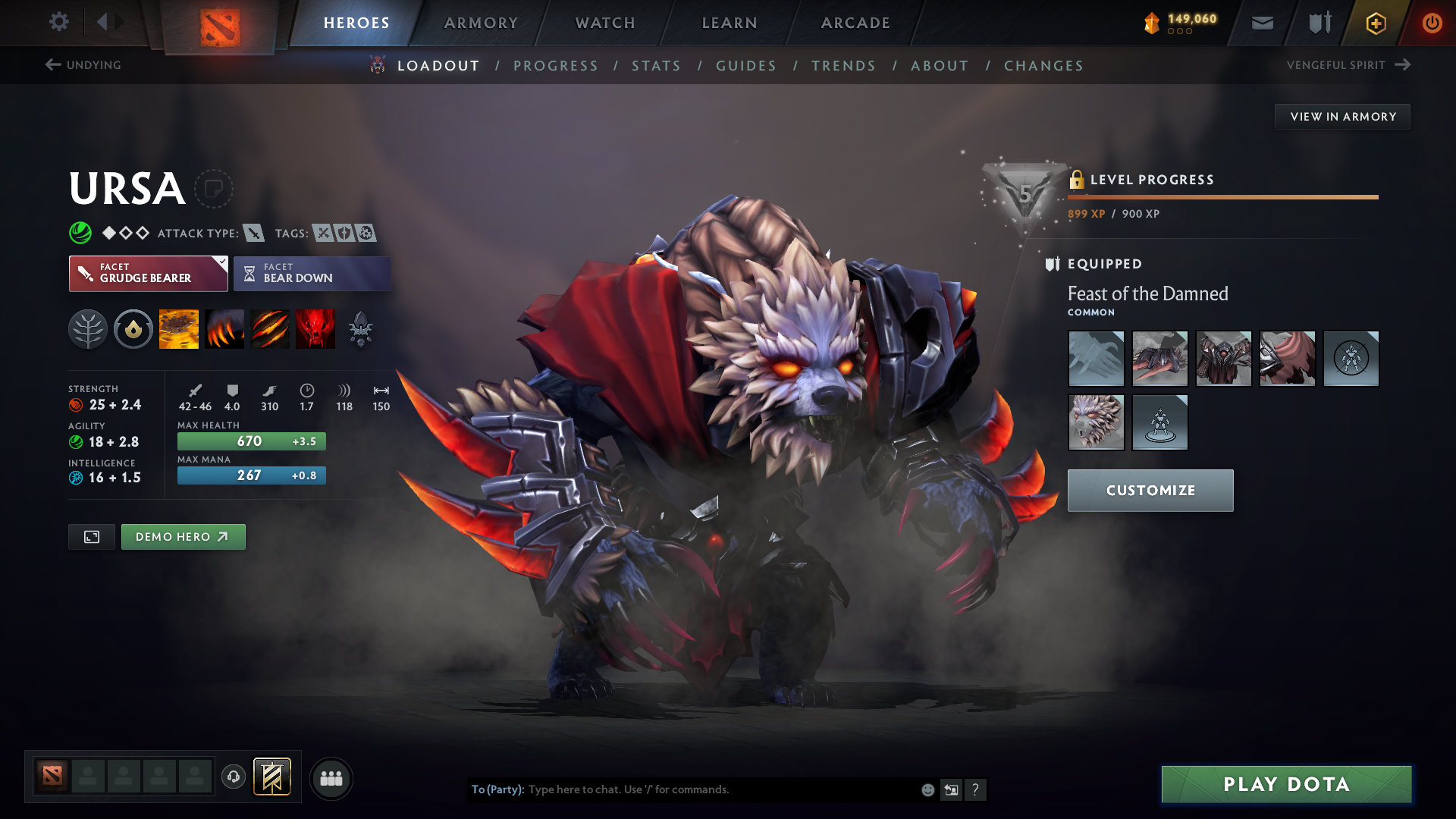The image size is (1456, 819).
Task: Click the Aghanim's Scepter upgrade icon
Action: pos(361,329)
